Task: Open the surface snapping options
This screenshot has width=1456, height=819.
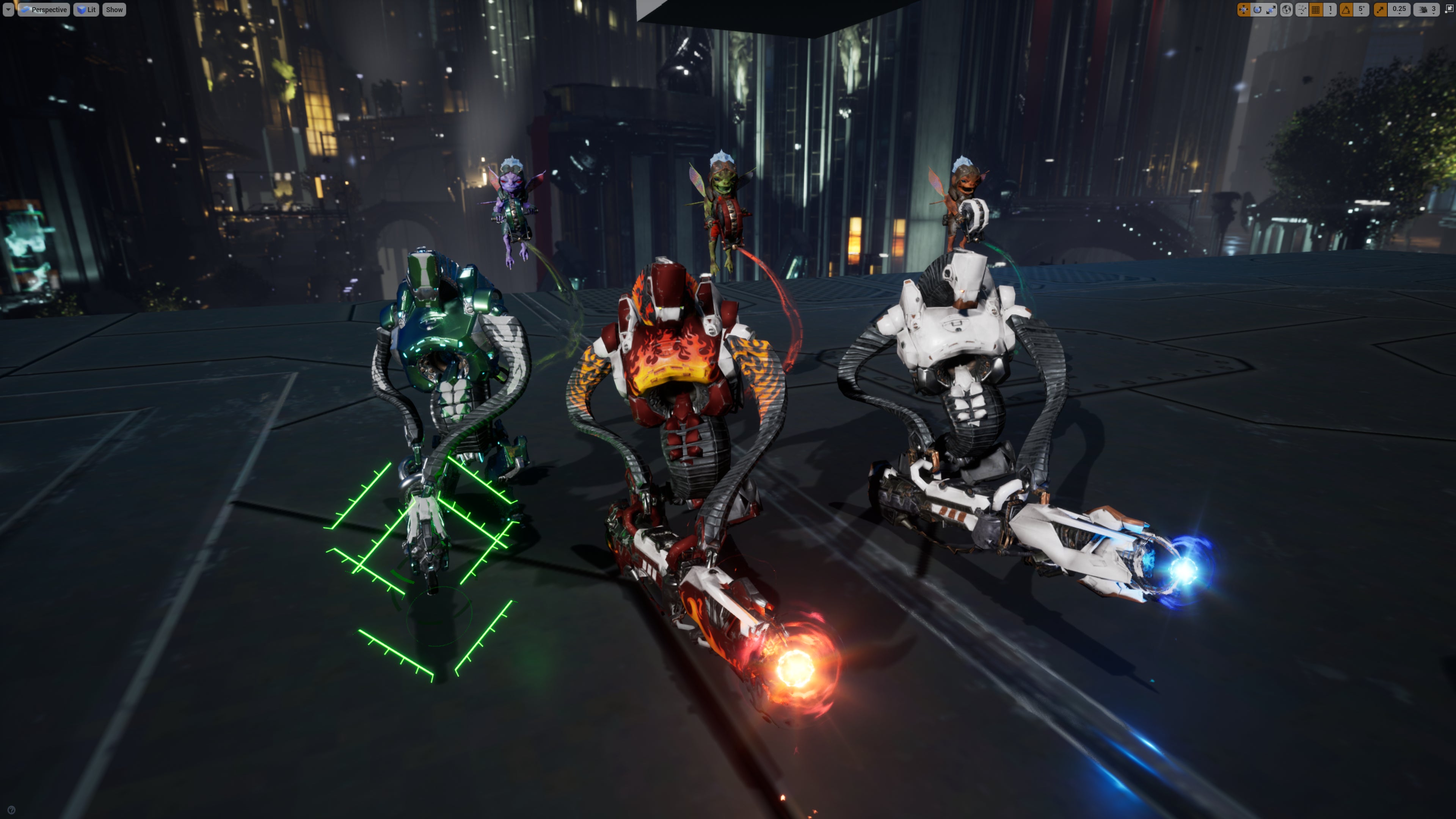Action: [1302, 9]
